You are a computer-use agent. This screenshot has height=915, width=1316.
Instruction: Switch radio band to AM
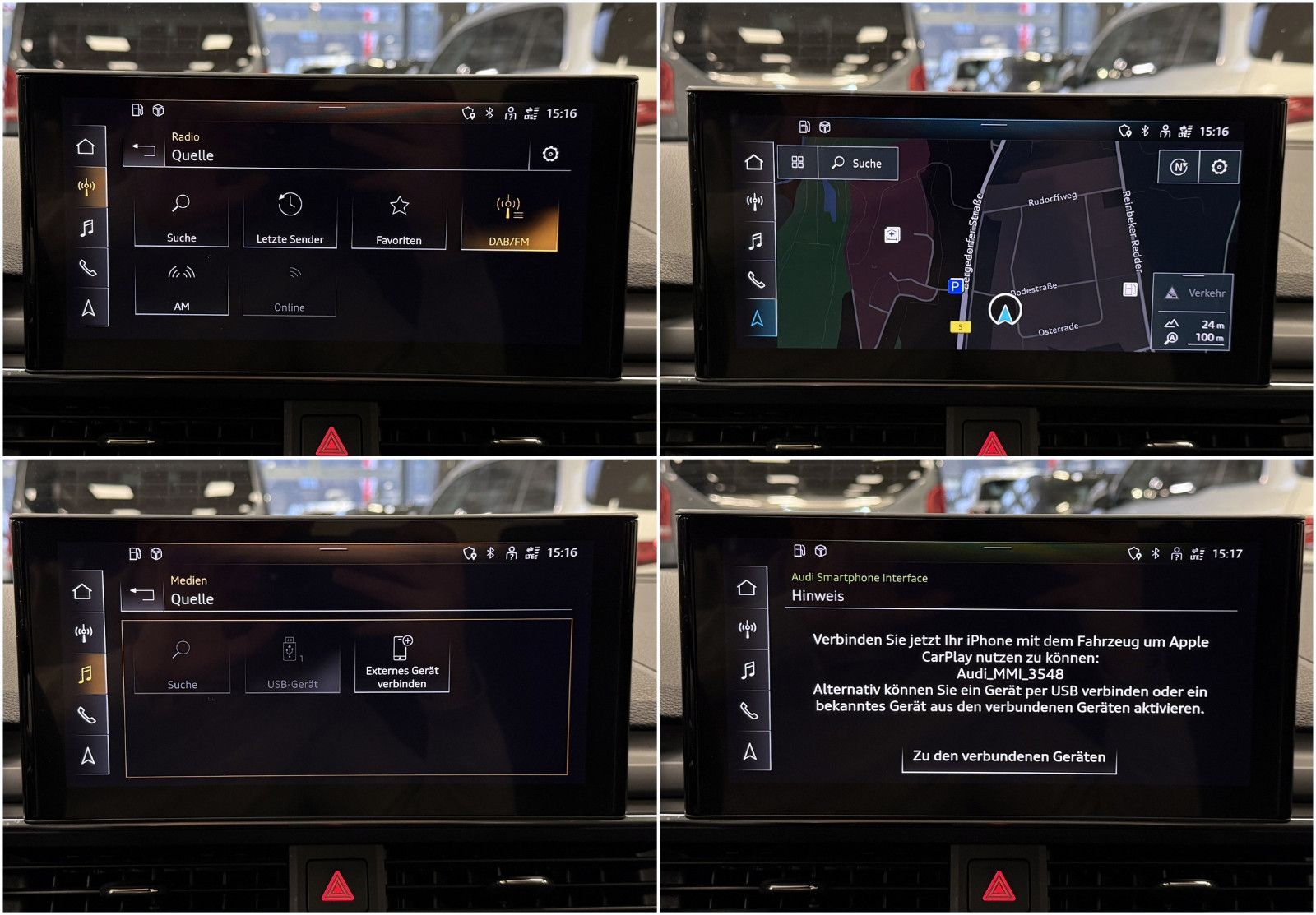(182, 289)
